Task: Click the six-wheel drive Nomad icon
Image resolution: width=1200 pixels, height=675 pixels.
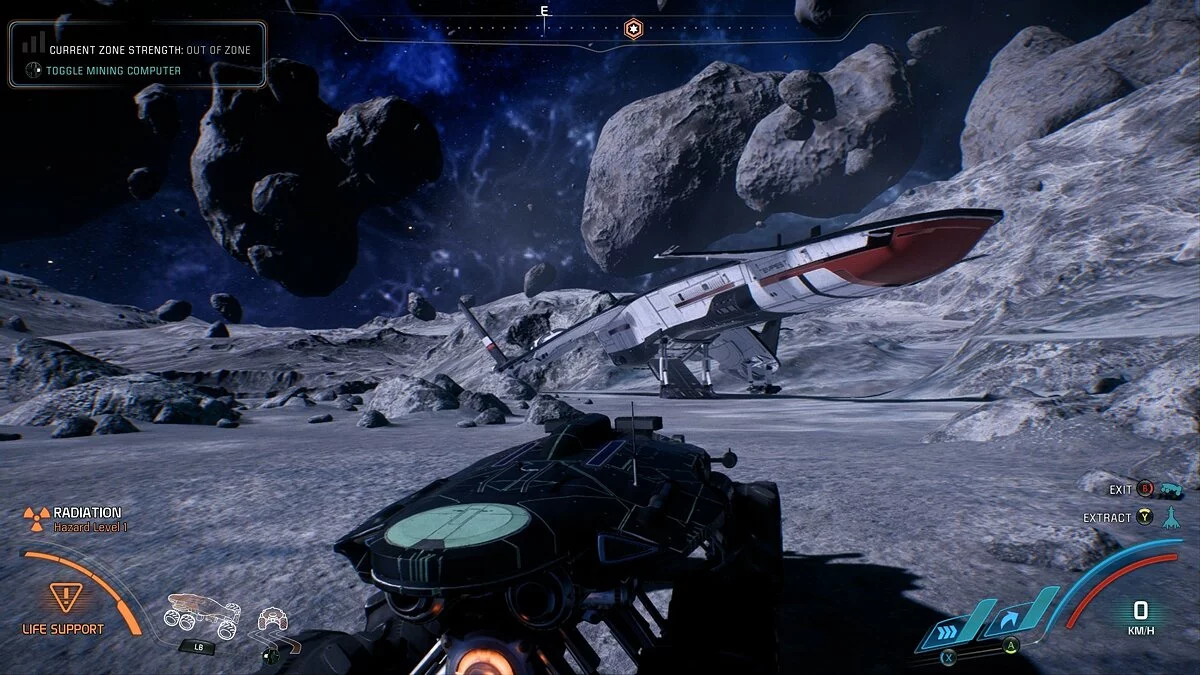Action: point(202,613)
